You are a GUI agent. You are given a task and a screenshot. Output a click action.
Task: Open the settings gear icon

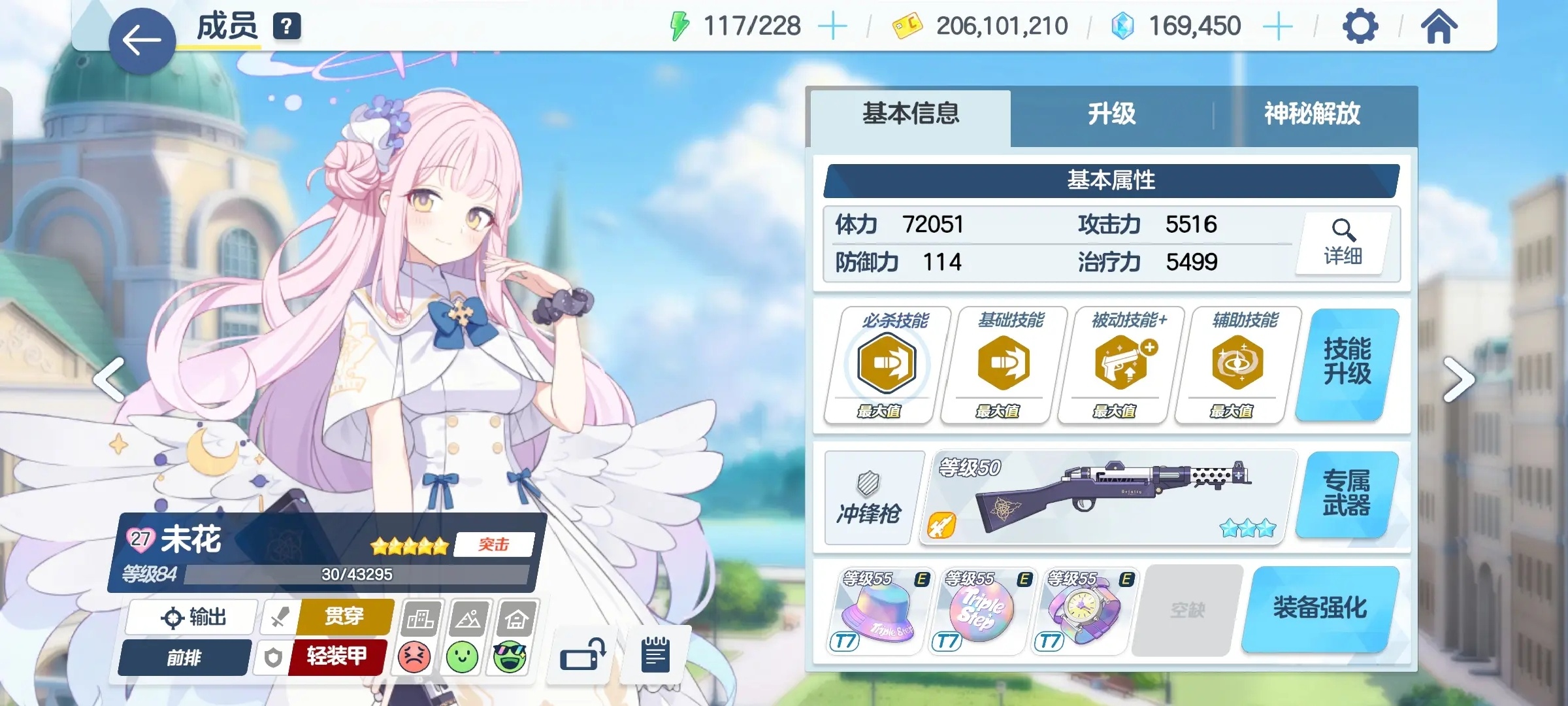1360,27
